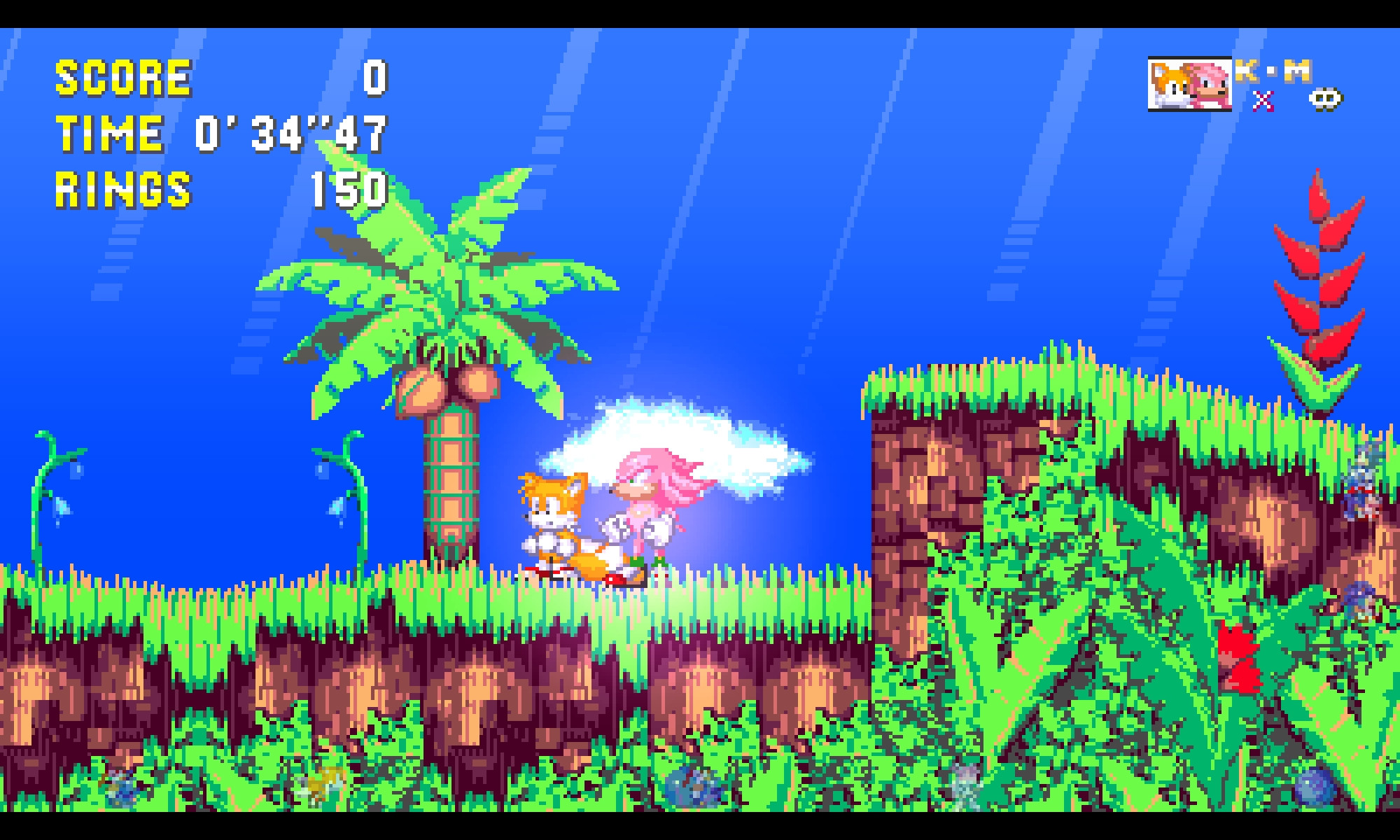Select the RINGS label in the HUD

click(122, 189)
